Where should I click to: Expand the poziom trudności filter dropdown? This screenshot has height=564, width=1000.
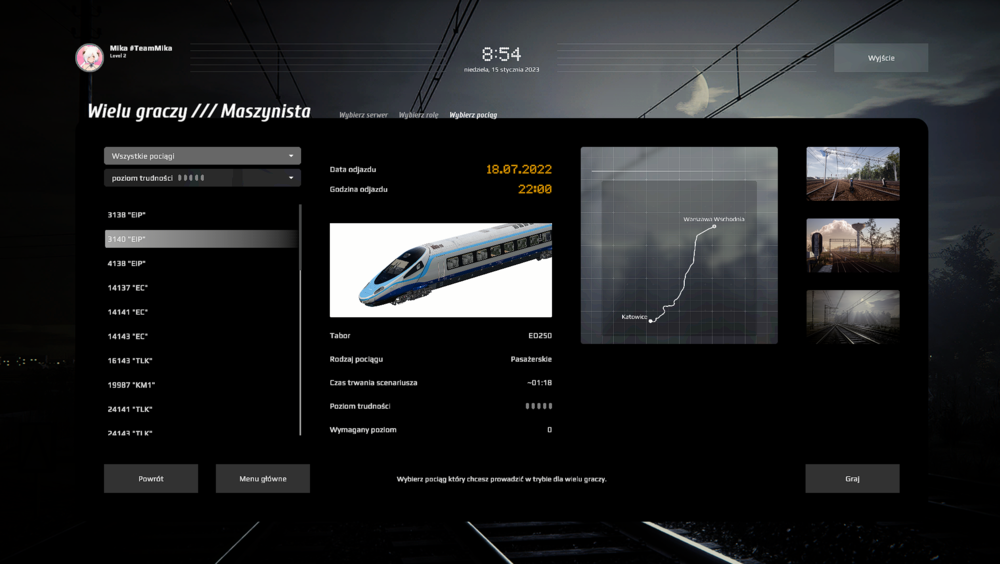(x=202, y=178)
